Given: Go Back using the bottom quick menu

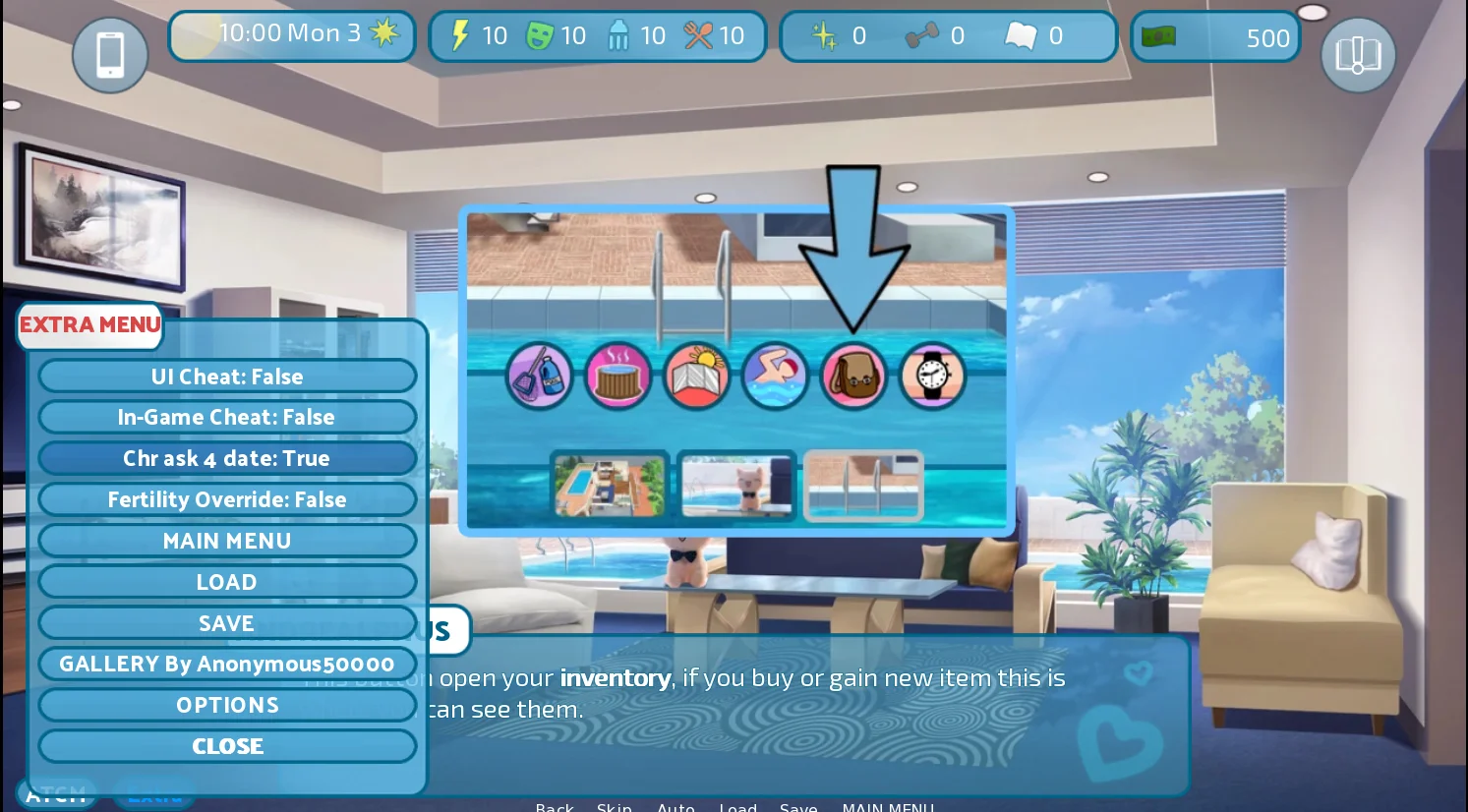Looking at the screenshot, I should click(555, 807).
